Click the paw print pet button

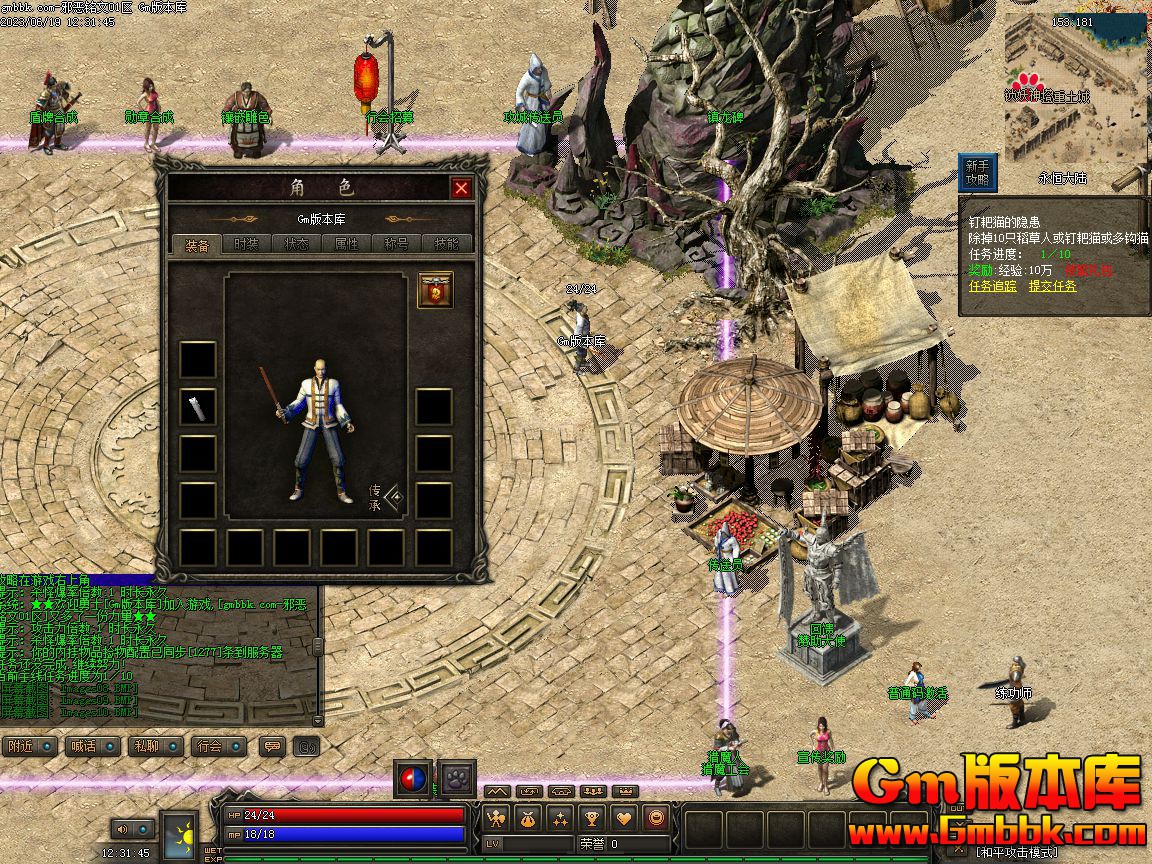click(x=458, y=778)
